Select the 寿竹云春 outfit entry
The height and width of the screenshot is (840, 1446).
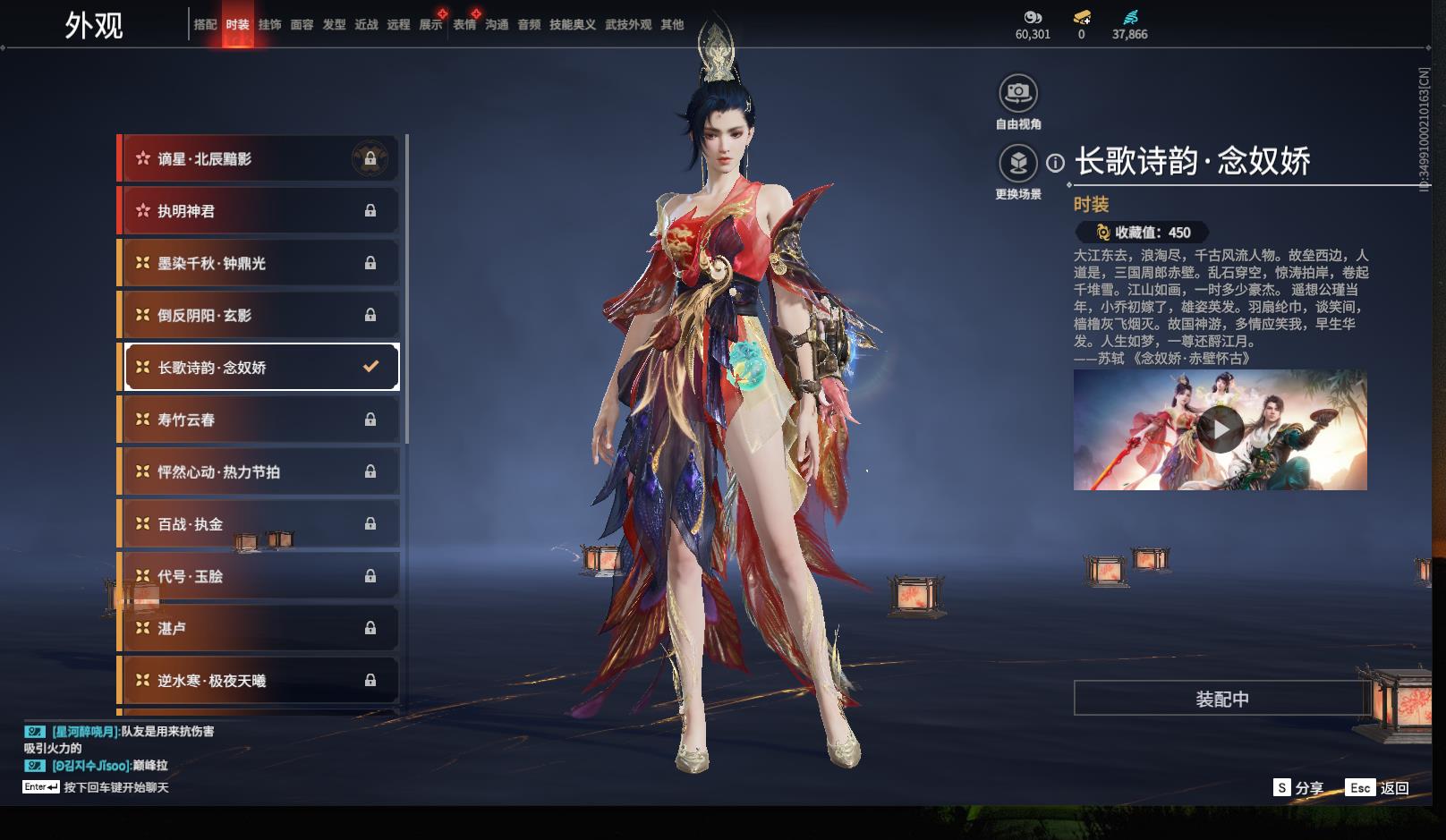[259, 420]
